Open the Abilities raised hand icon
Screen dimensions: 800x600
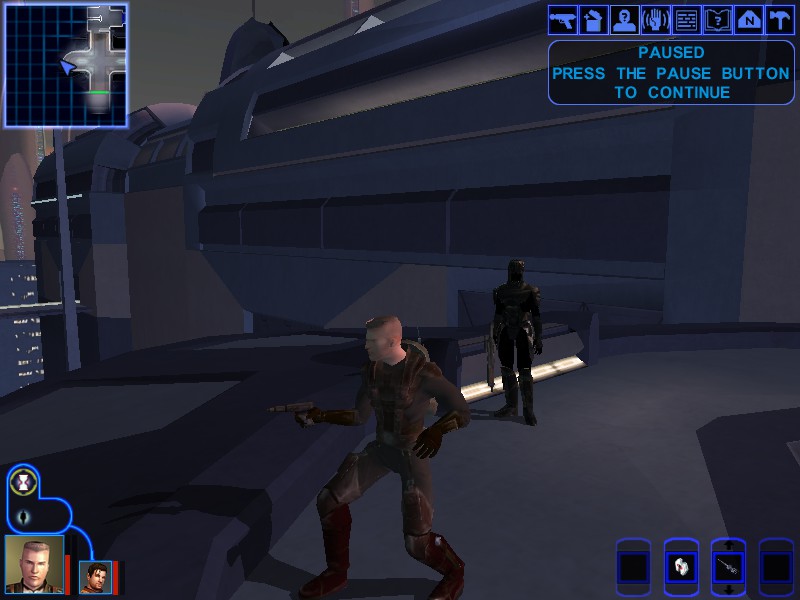click(656, 19)
